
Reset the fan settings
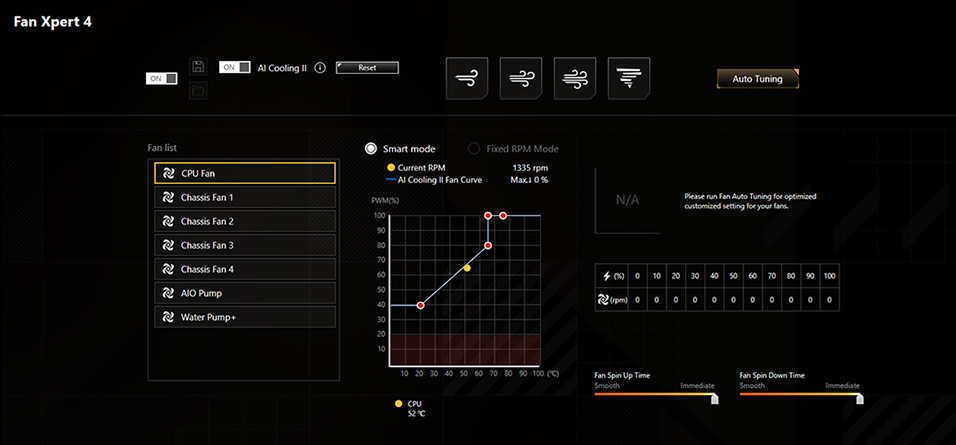click(x=367, y=68)
